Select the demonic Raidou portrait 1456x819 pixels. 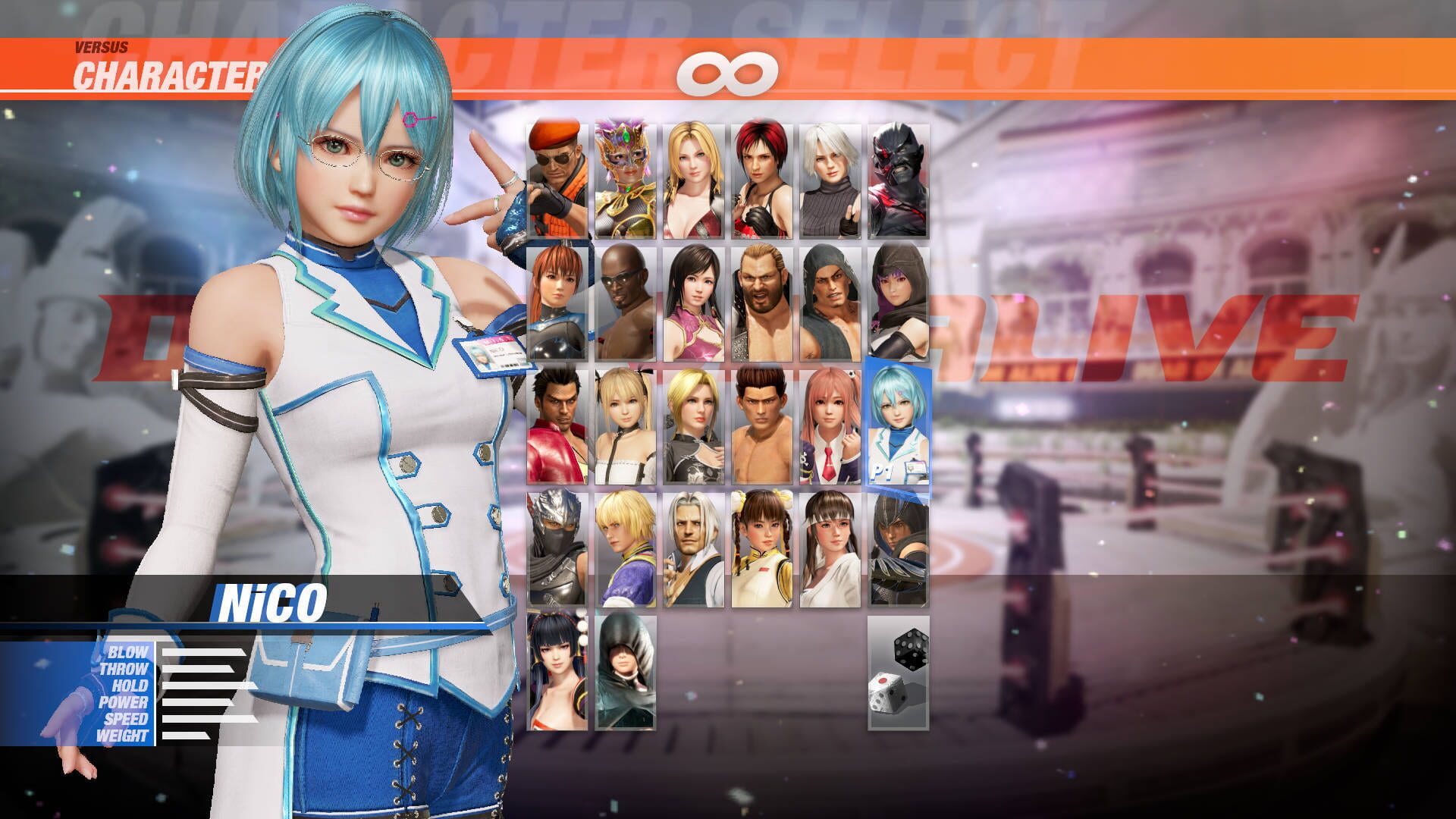pos(897,174)
